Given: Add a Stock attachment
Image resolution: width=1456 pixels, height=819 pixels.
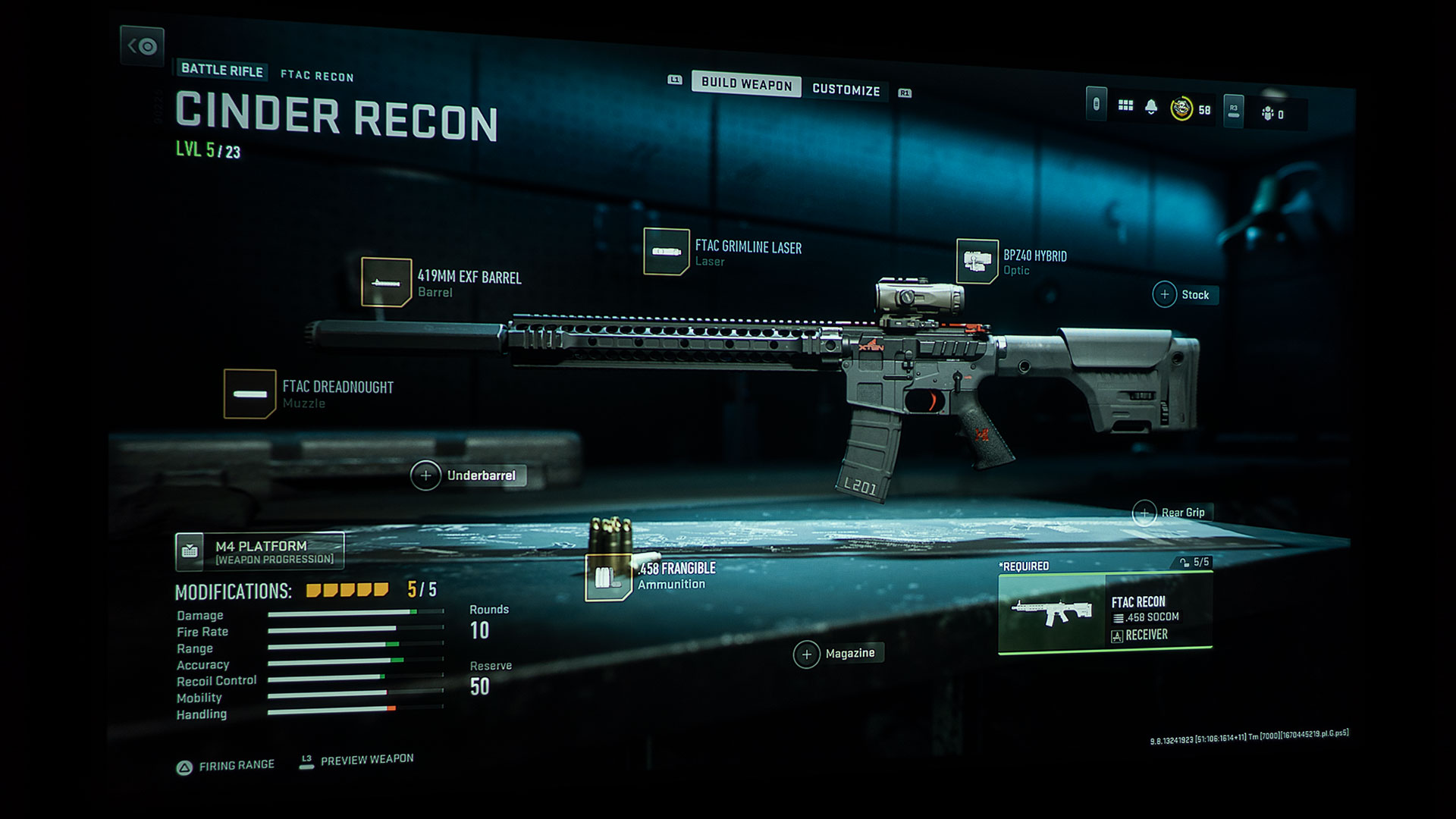Looking at the screenshot, I should 1166,294.
